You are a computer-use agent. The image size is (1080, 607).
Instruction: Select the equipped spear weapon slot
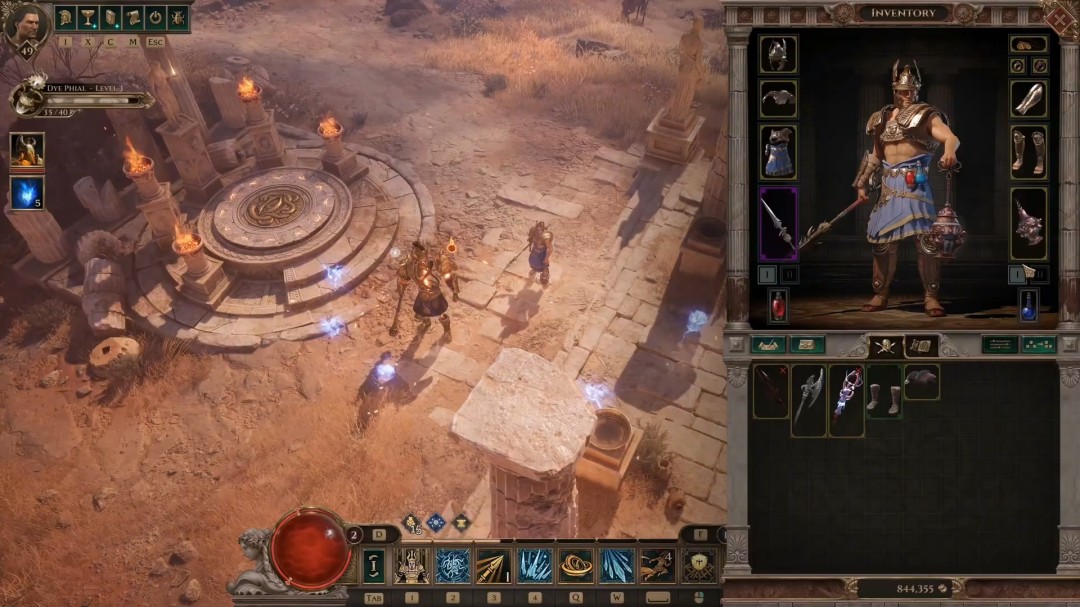click(x=778, y=223)
